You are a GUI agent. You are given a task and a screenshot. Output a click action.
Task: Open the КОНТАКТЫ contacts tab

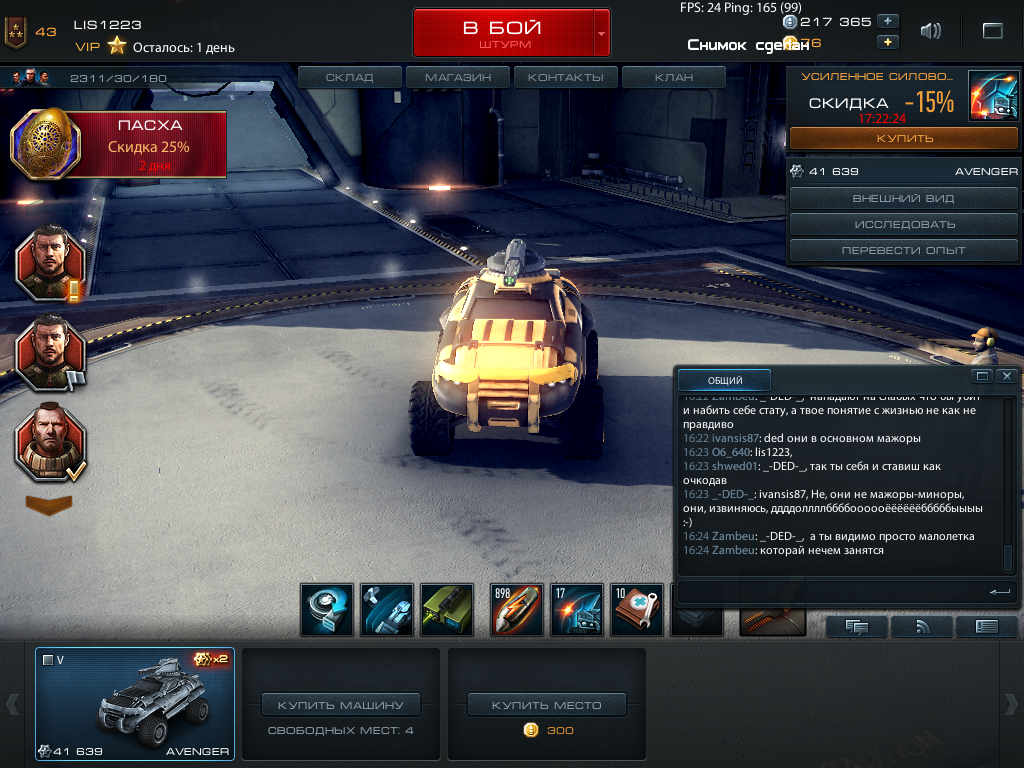[x=566, y=77]
